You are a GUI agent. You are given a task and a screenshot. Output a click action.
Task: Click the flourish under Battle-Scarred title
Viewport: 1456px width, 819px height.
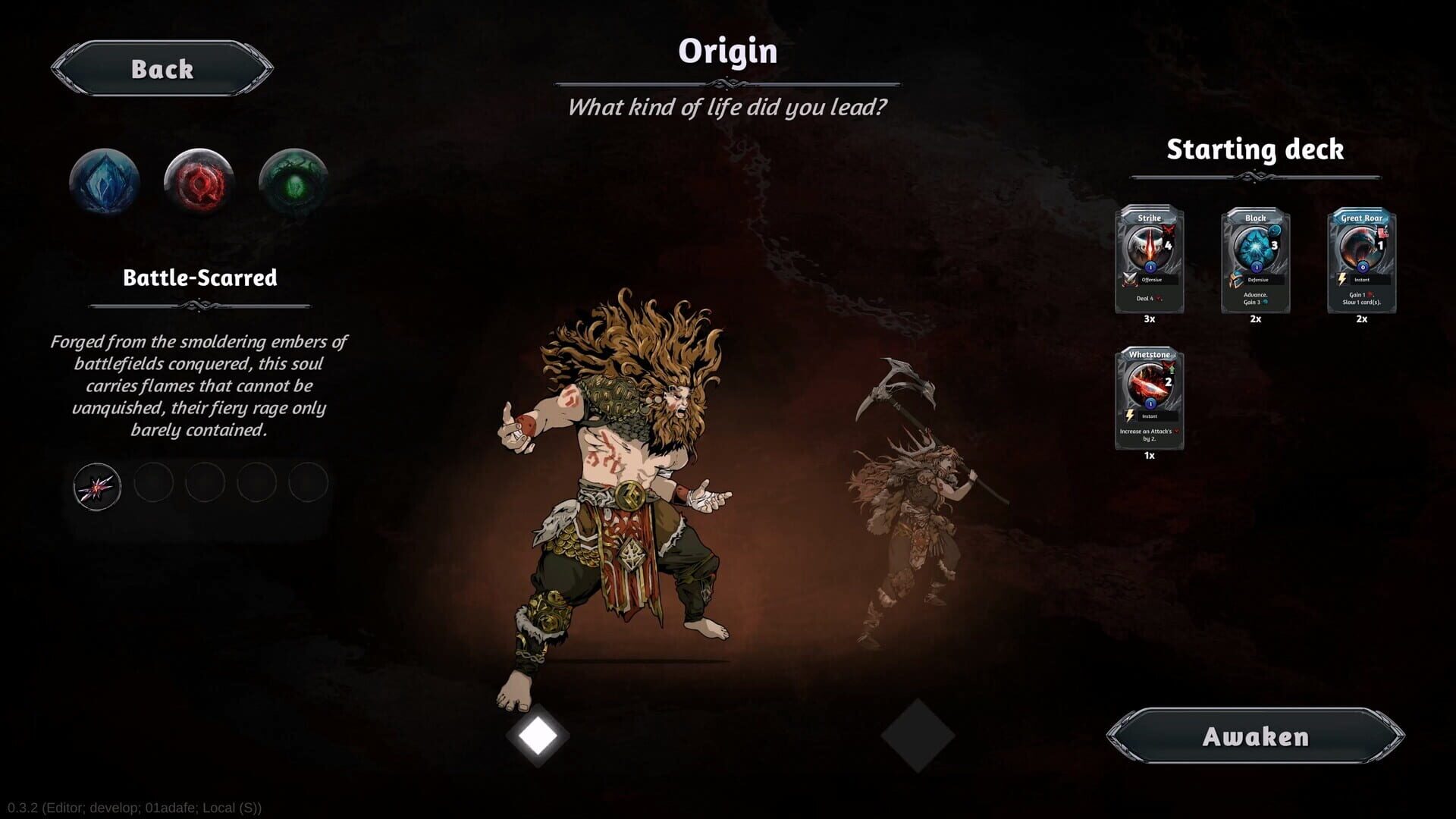(200, 306)
